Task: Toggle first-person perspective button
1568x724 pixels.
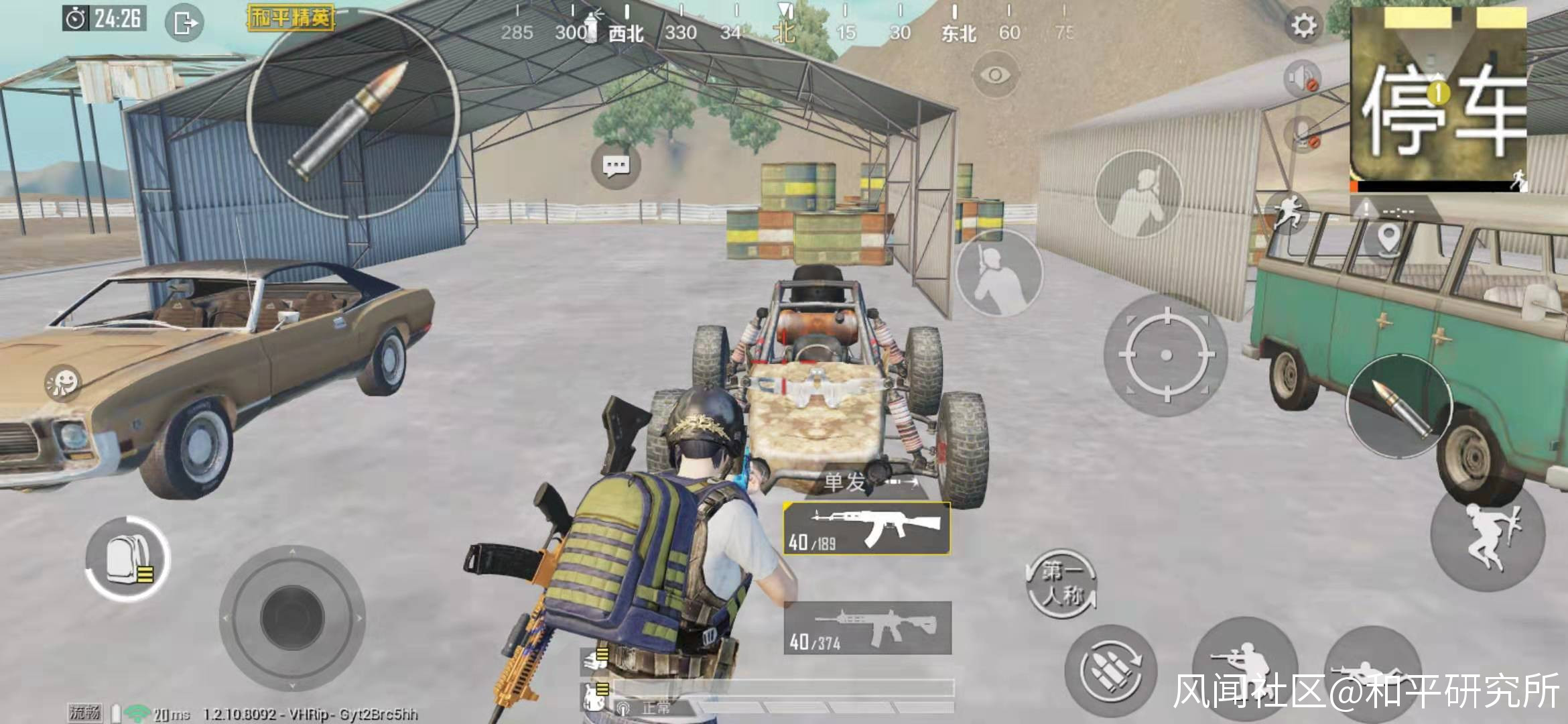Action: 1061,583
